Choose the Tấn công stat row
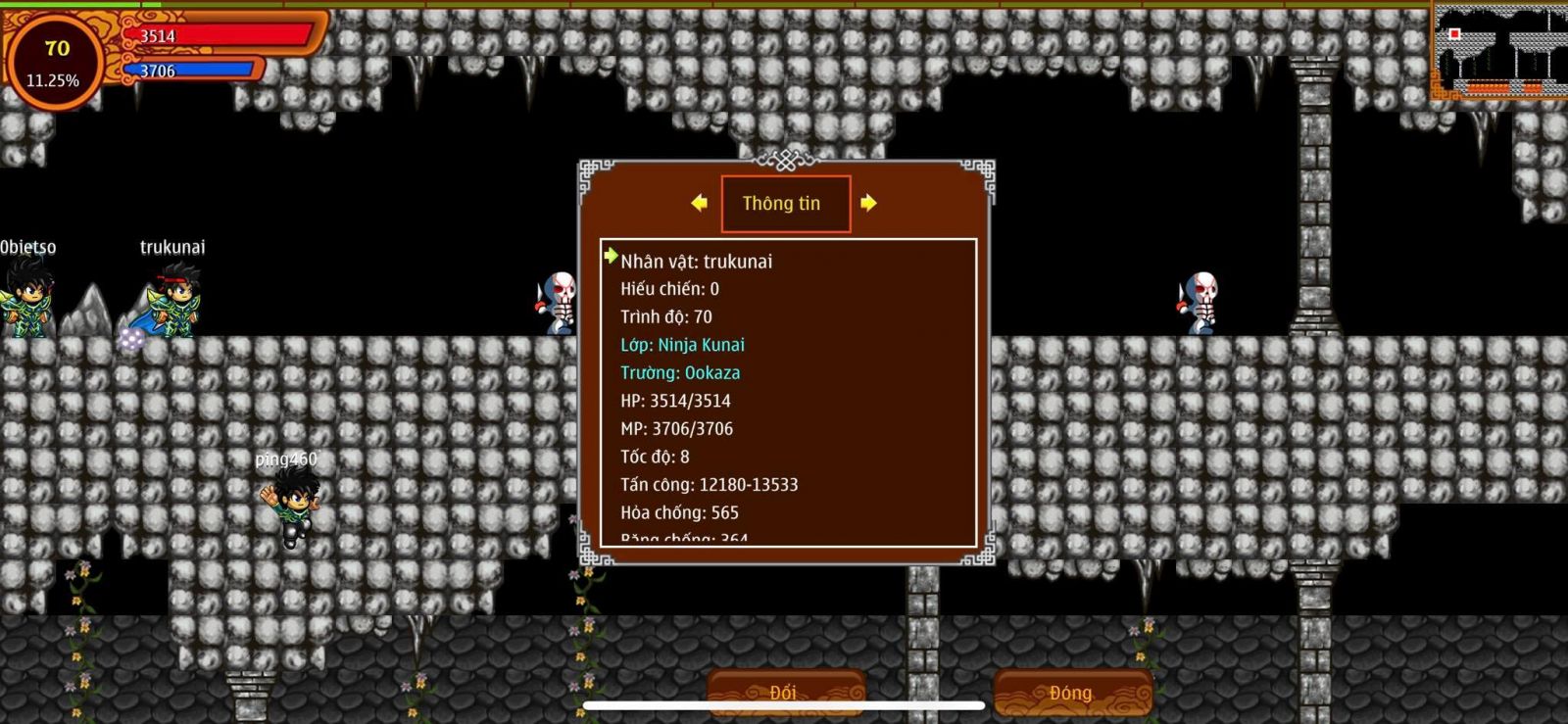 click(x=709, y=485)
